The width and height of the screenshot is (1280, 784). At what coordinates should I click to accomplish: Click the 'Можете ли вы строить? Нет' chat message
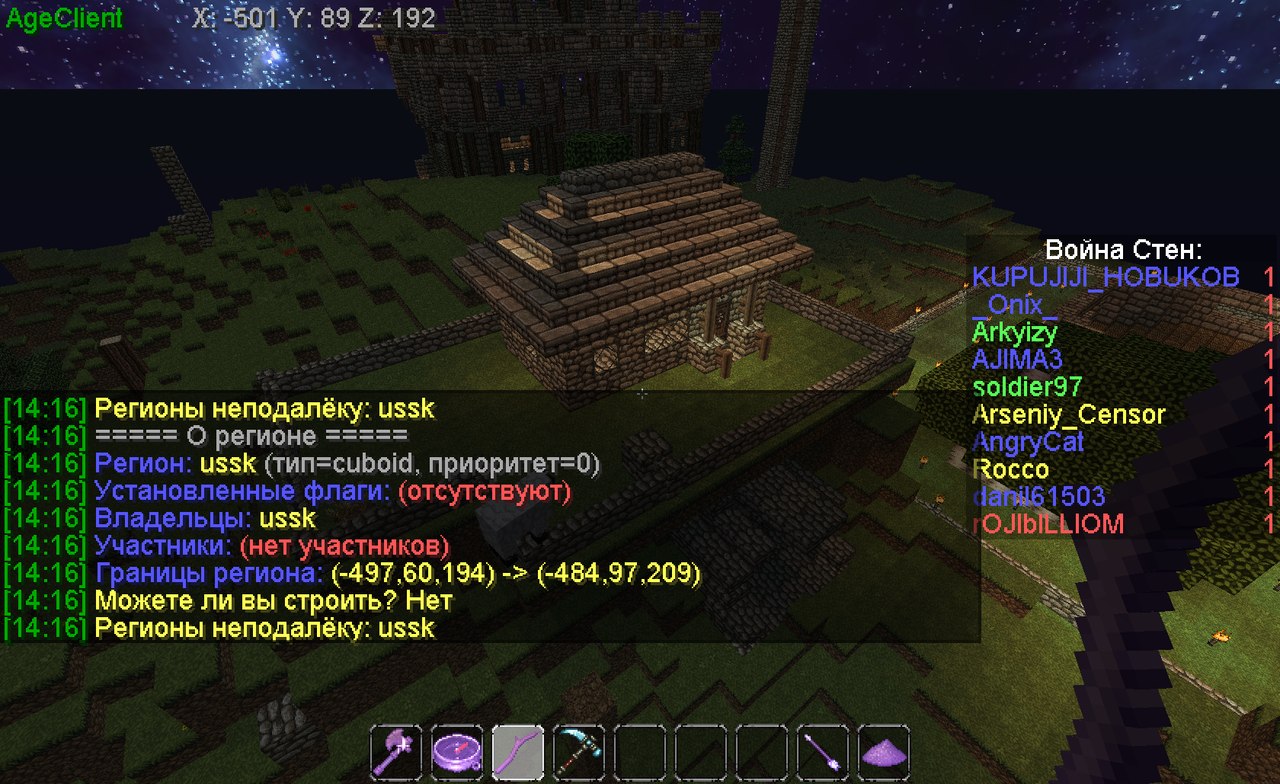coord(273,601)
